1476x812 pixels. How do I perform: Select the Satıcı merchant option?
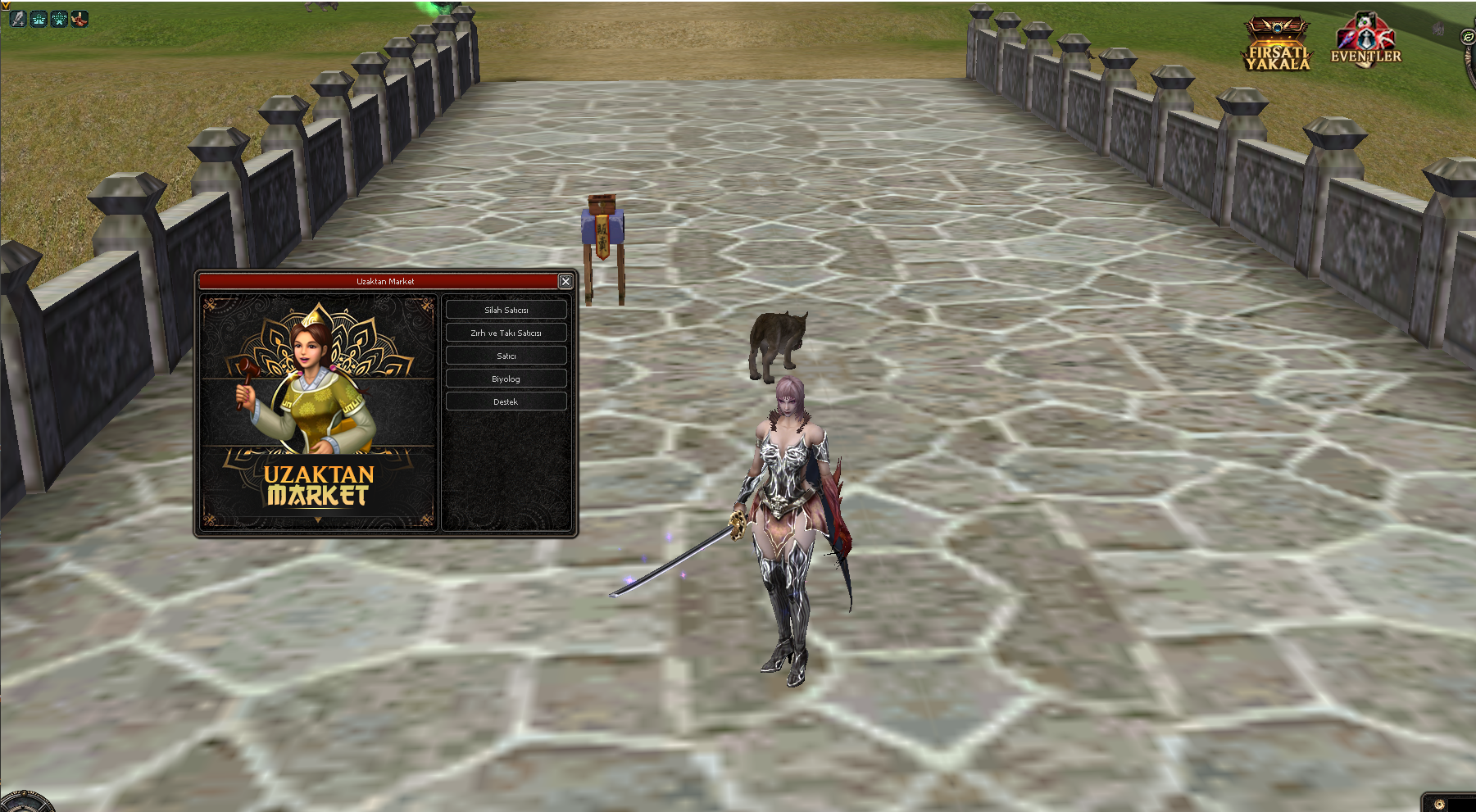(x=506, y=356)
